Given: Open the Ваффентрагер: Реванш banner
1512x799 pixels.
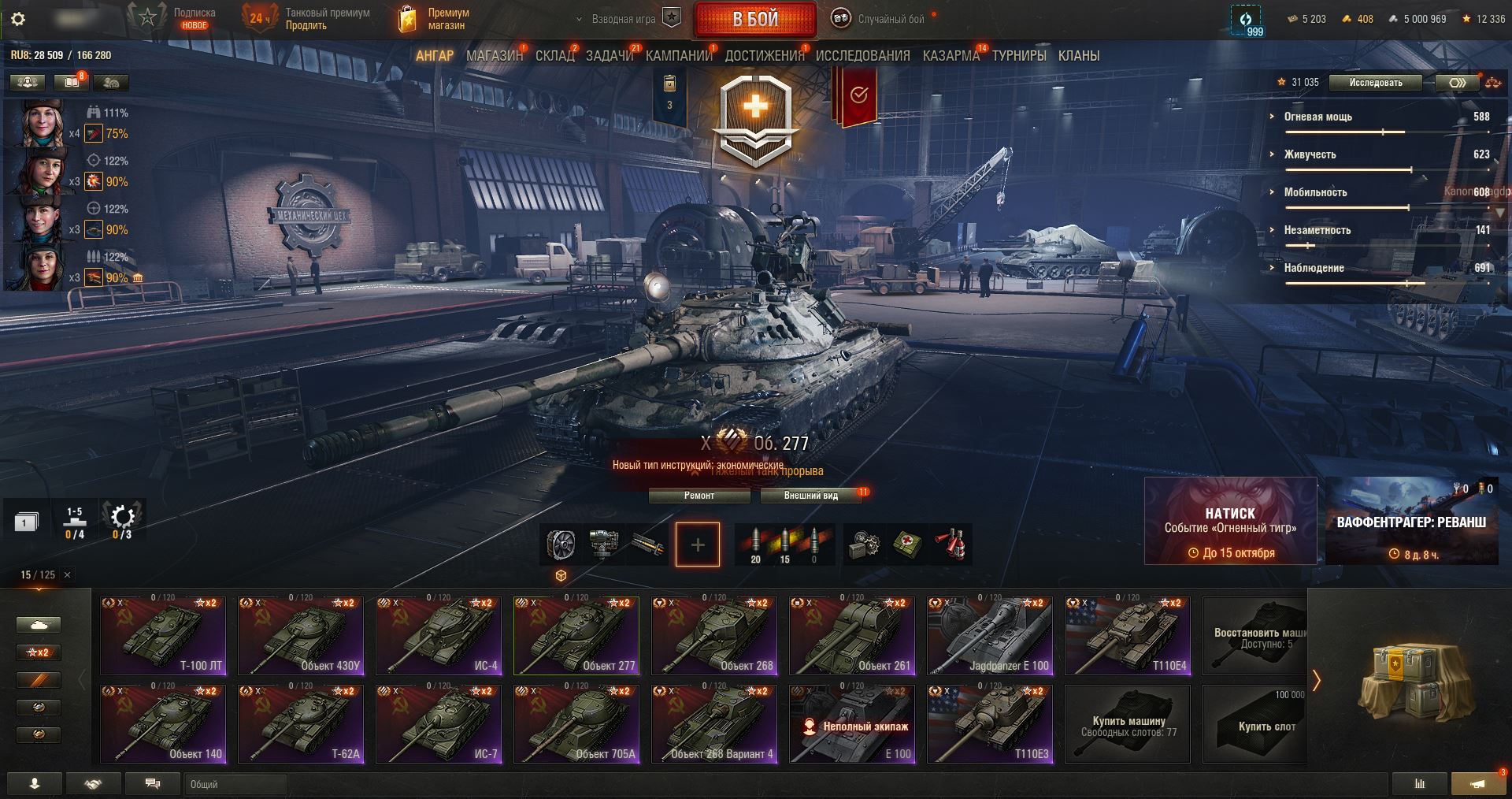Looking at the screenshot, I should point(1411,521).
